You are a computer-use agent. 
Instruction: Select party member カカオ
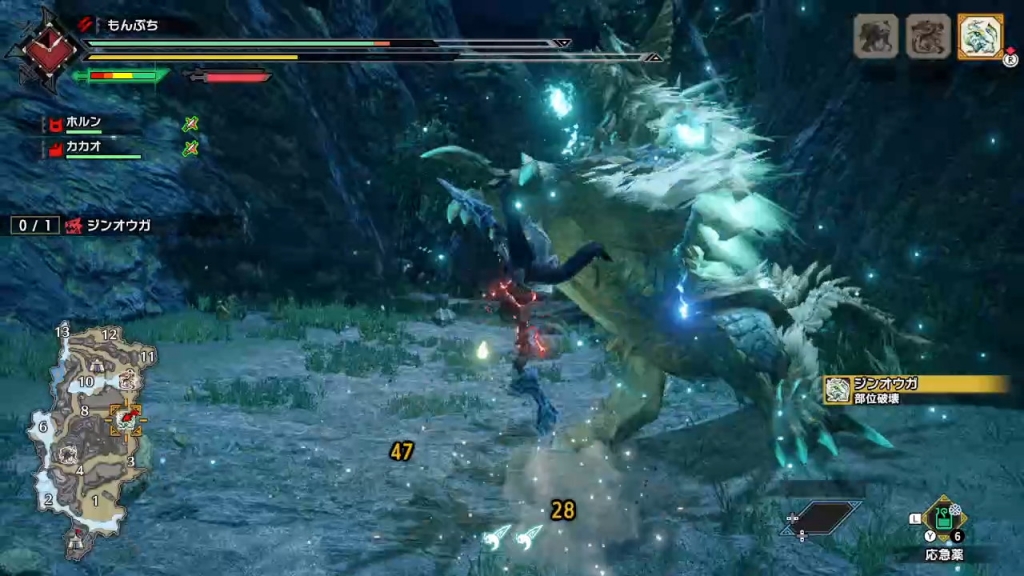point(84,147)
